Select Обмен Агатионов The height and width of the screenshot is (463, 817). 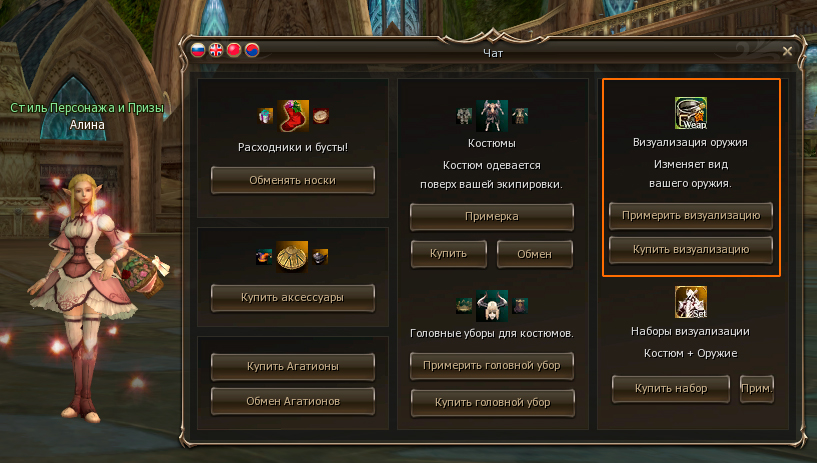pos(292,401)
